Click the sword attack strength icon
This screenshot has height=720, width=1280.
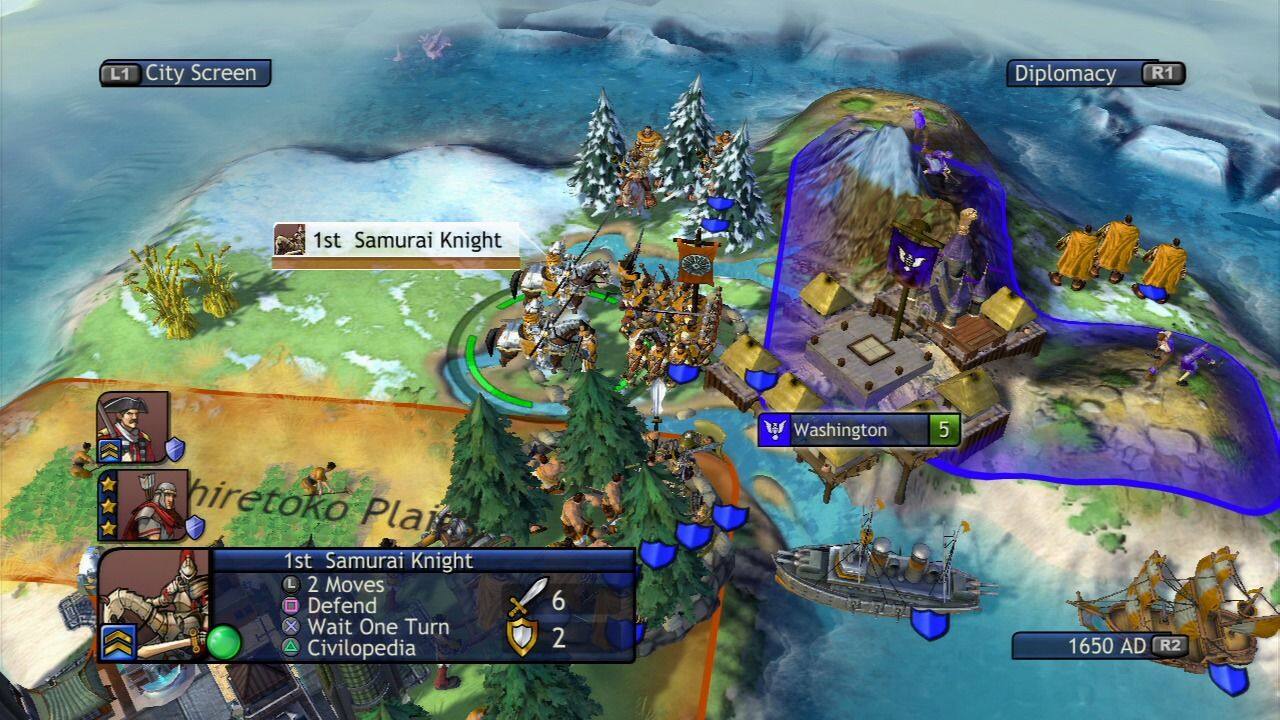tap(528, 597)
